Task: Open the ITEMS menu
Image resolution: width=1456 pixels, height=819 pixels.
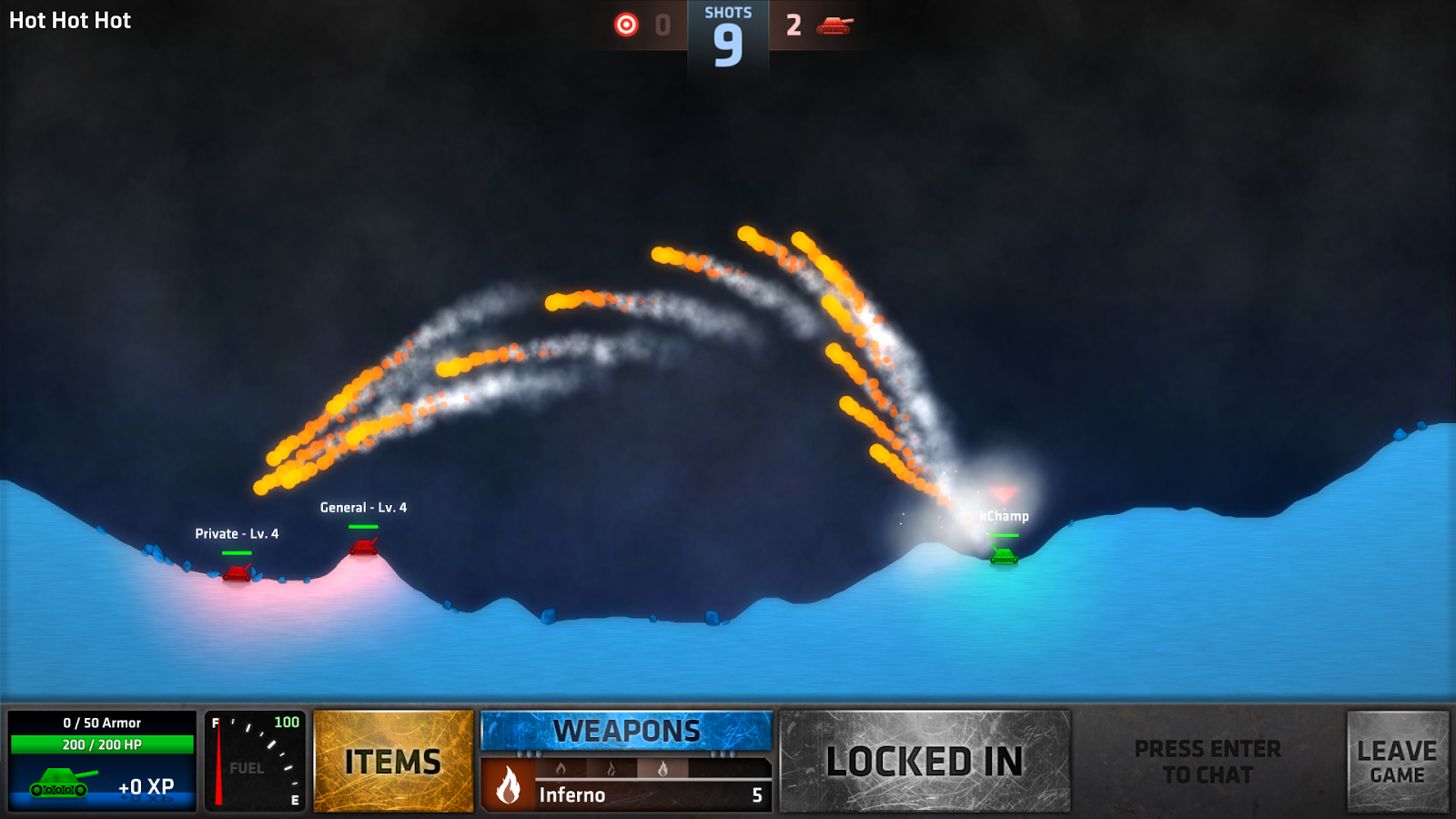Action: [392, 763]
